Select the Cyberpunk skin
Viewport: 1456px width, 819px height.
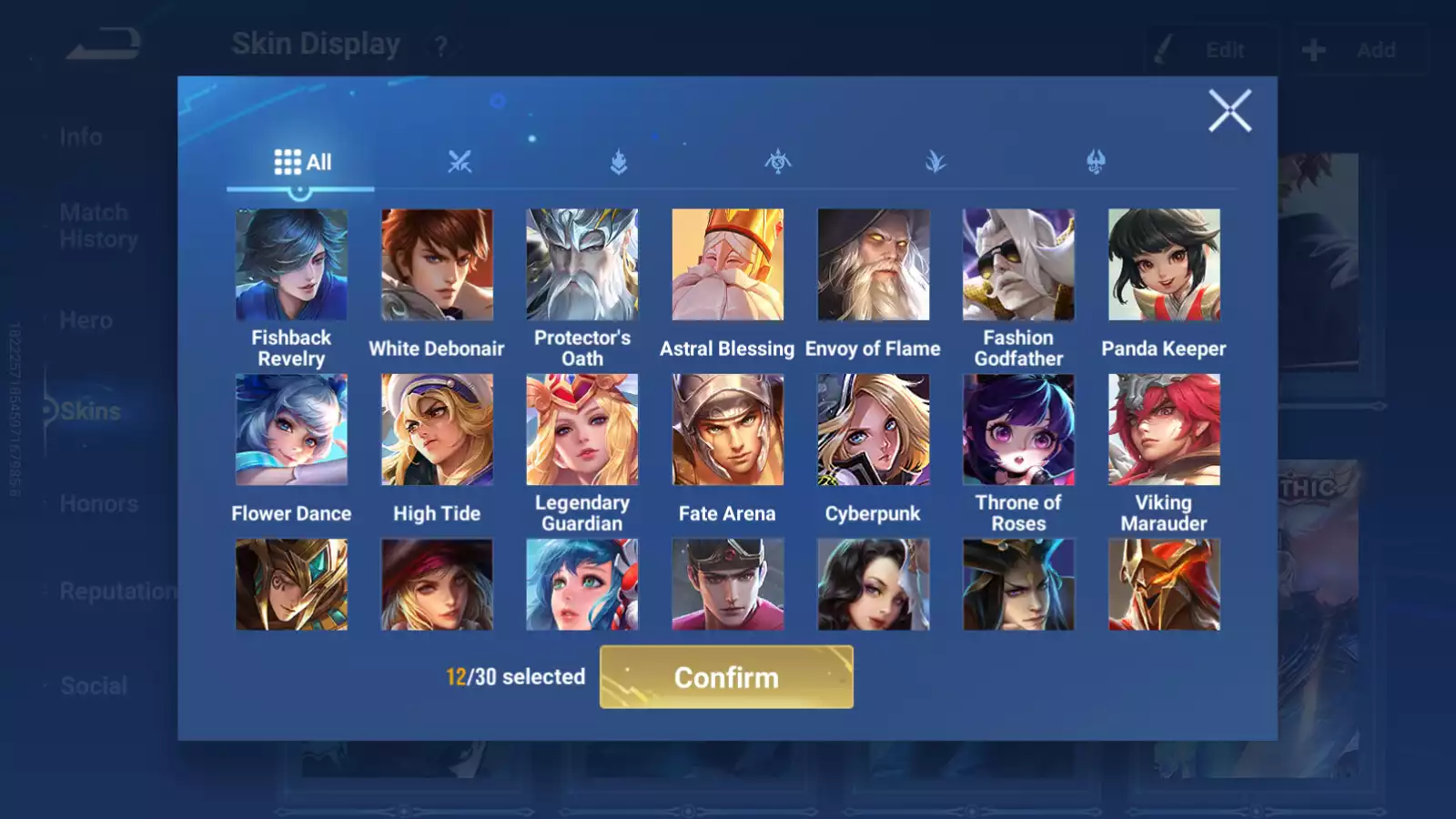point(873,428)
